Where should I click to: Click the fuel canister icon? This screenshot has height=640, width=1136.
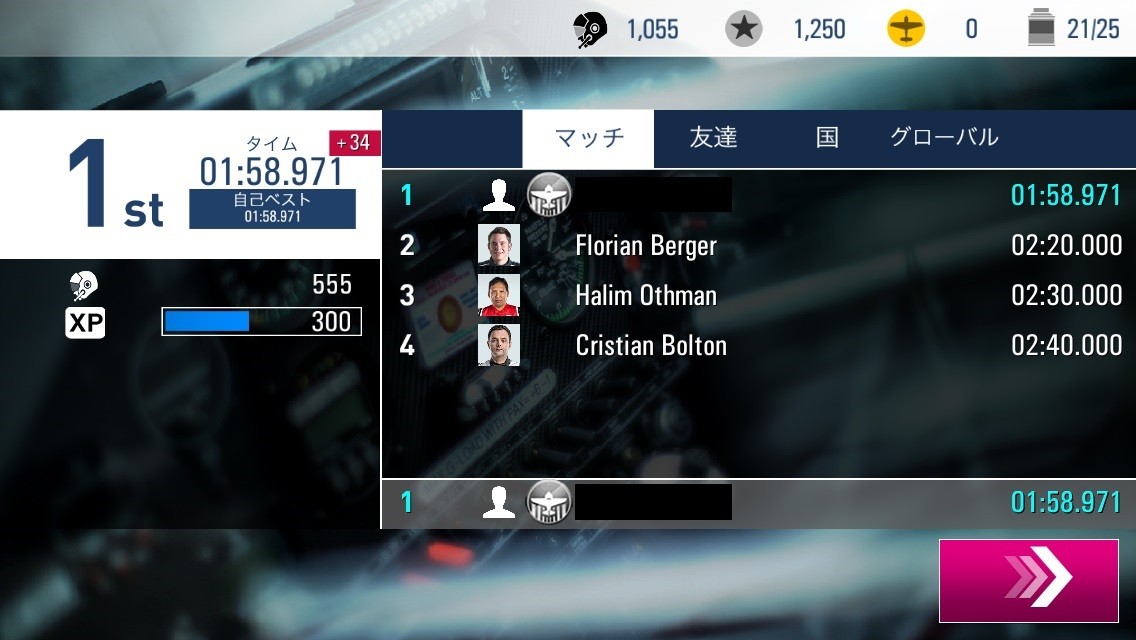tap(1041, 29)
